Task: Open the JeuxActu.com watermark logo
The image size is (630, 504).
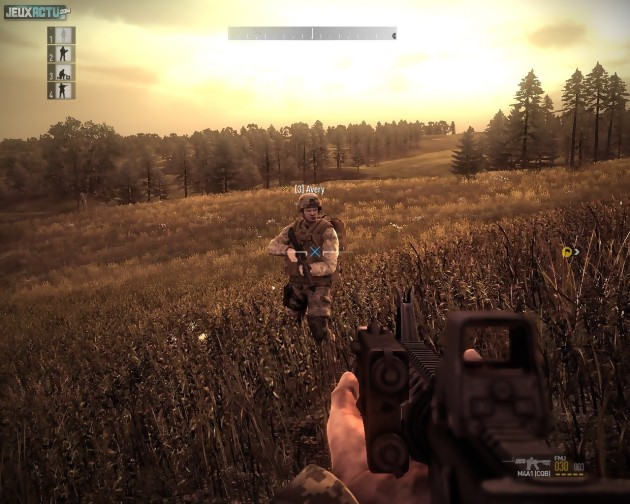Action: (36, 12)
